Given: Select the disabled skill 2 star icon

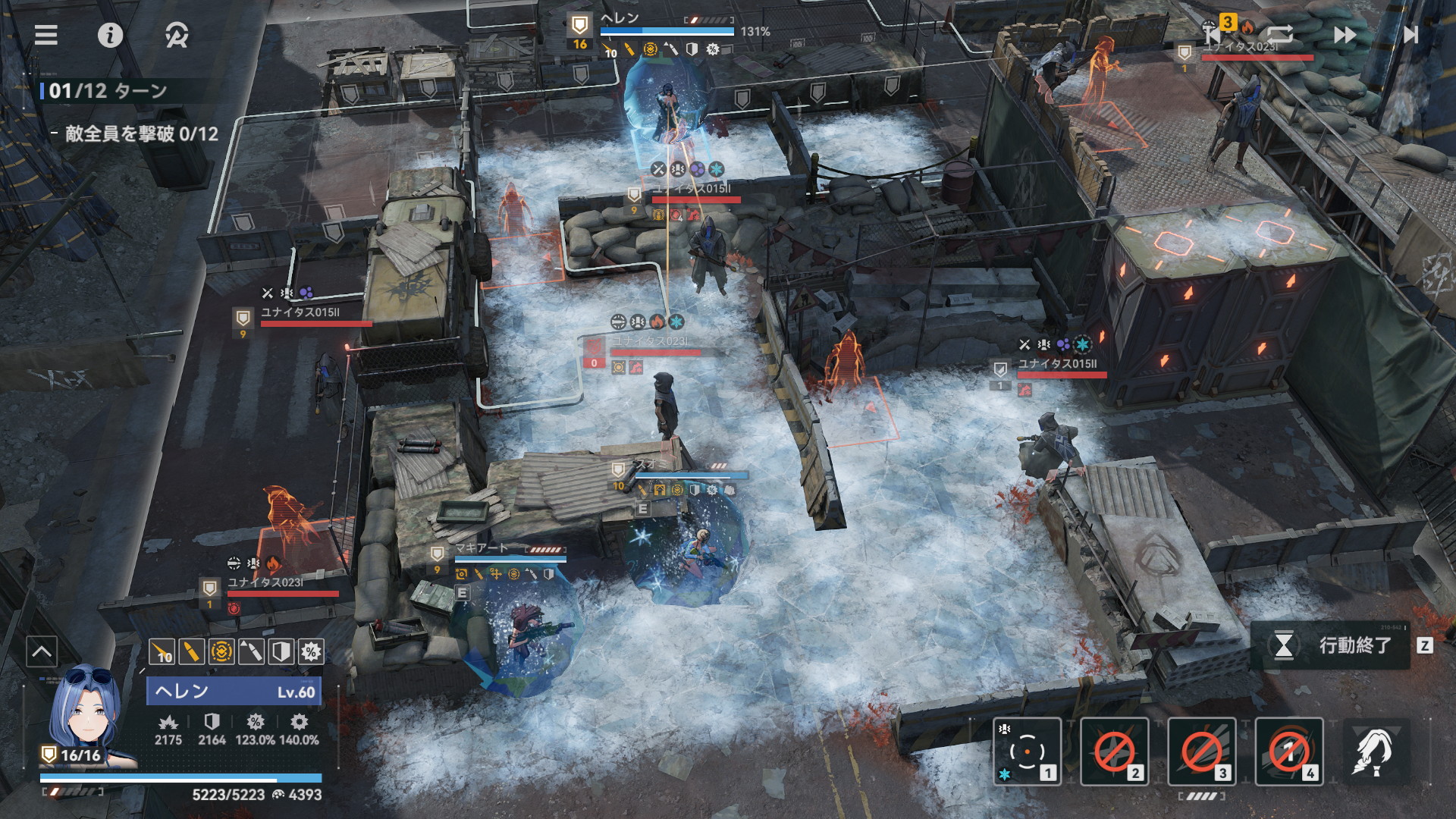Looking at the screenshot, I should coord(1114,752).
